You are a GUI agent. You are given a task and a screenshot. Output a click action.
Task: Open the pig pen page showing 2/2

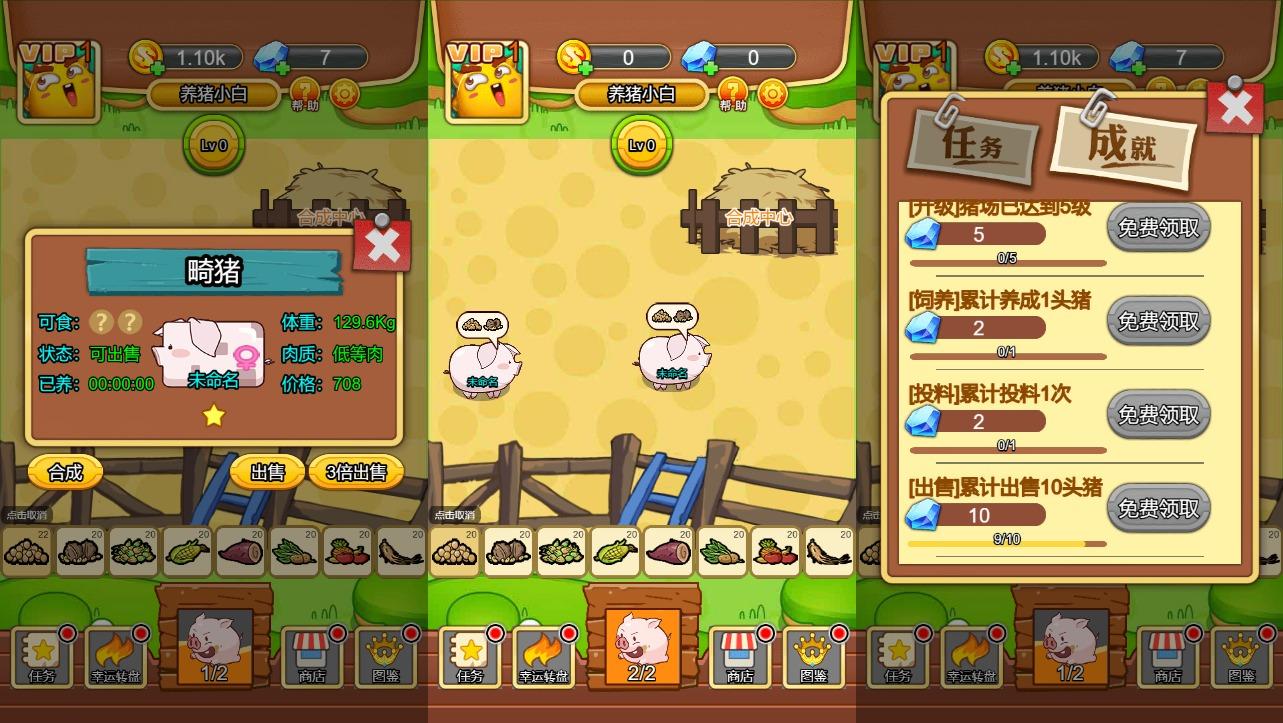[641, 645]
